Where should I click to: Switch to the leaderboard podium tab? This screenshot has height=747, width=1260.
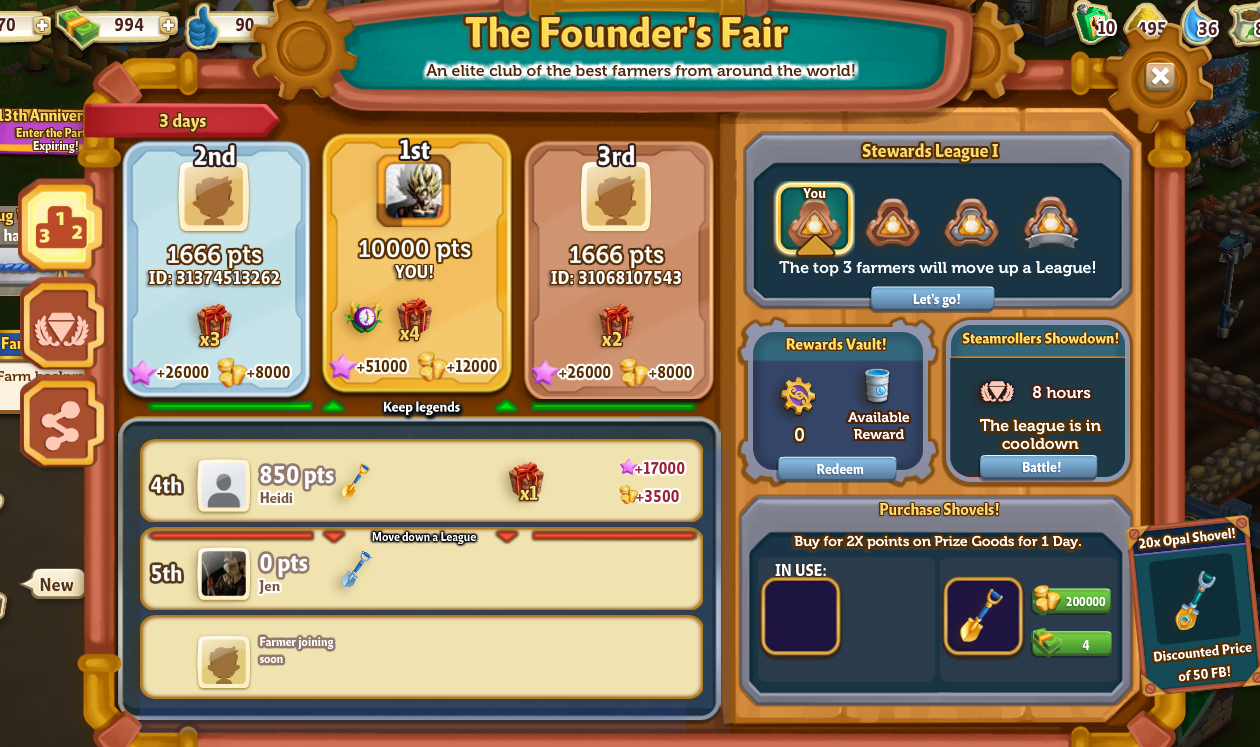[x=61, y=227]
